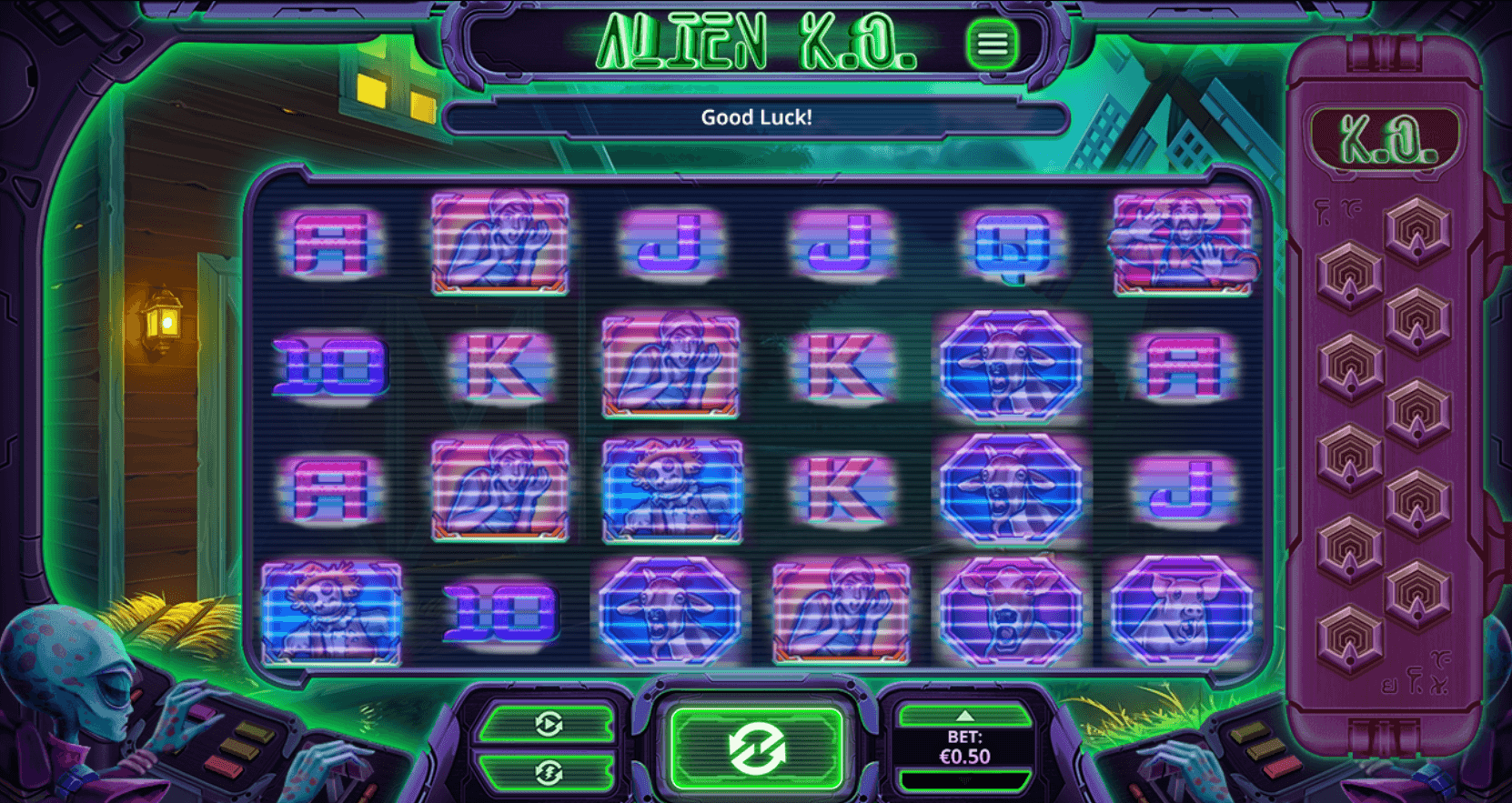The width and height of the screenshot is (1512, 803).
Task: Select the pig symbol in the bottom-right corner
Action: point(1183,612)
